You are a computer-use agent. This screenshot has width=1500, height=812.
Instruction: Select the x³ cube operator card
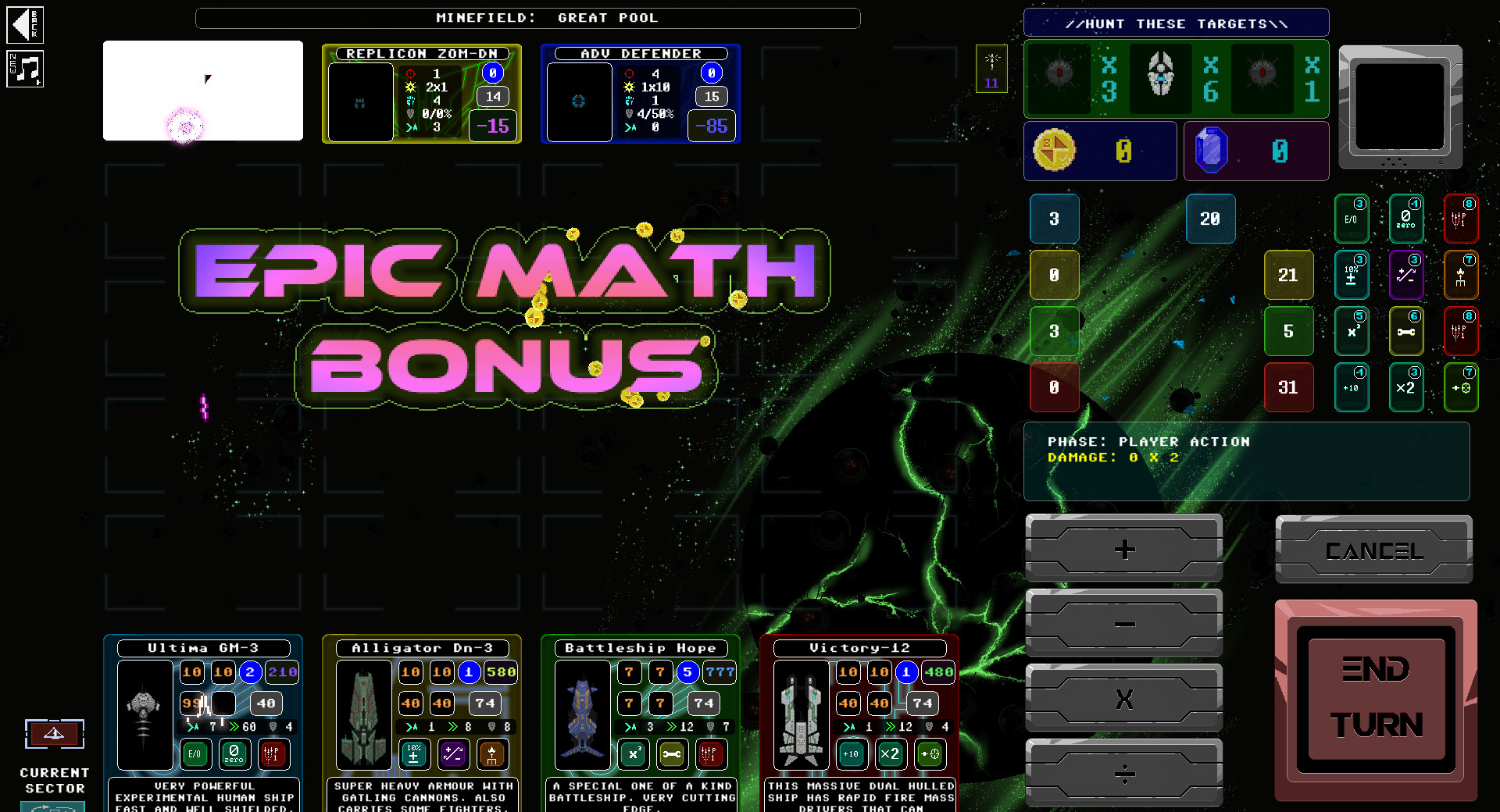click(x=1352, y=331)
